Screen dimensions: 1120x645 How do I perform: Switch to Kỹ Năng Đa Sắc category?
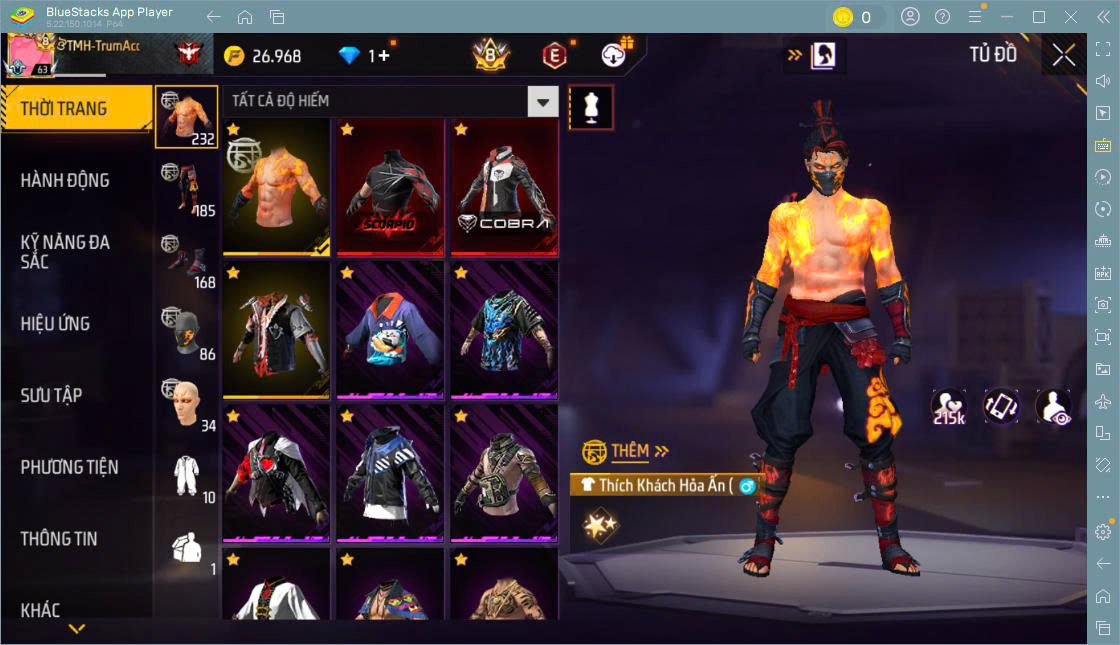(x=65, y=252)
